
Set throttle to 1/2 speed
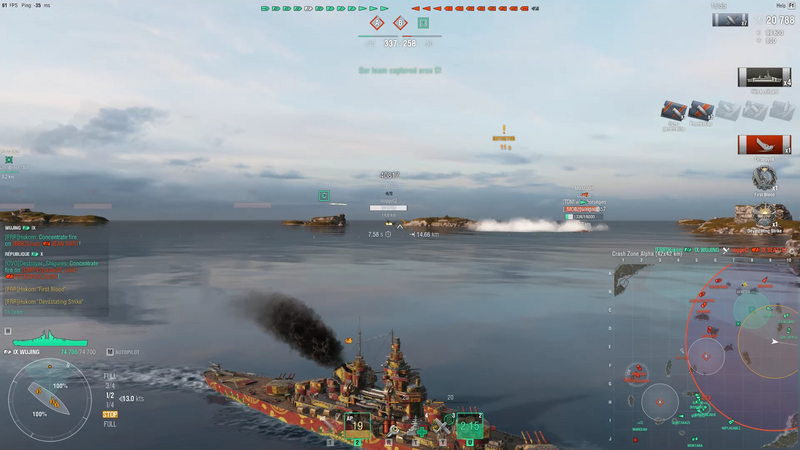[x=110, y=395]
